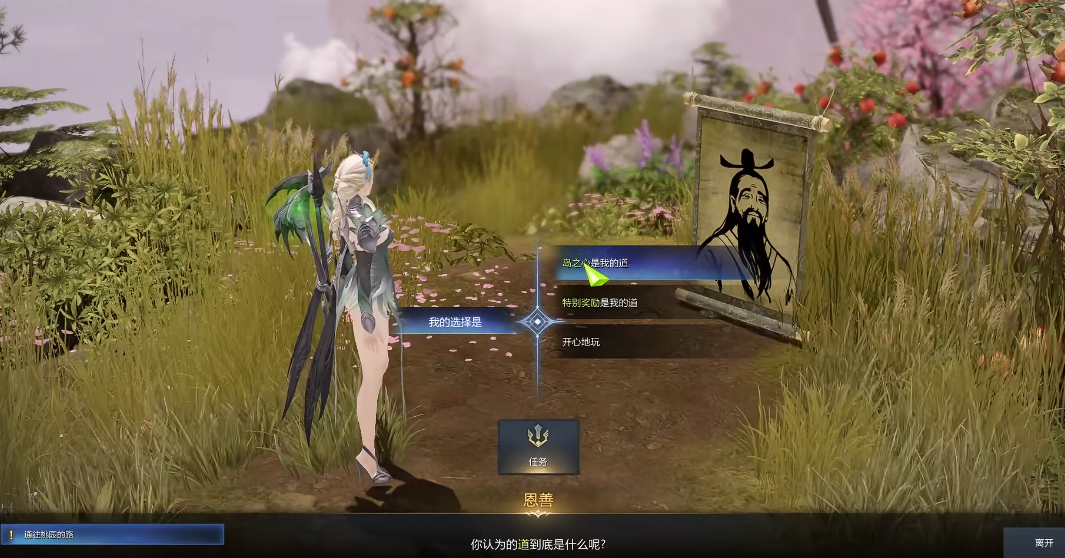Select the quest entry with the exclamation mark

coord(112,535)
